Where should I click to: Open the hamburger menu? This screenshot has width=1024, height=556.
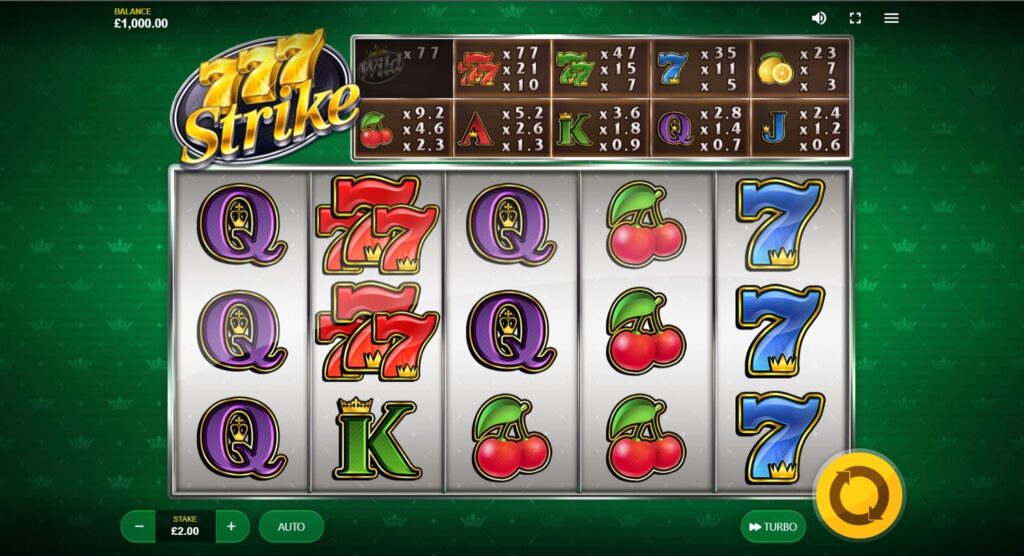(x=891, y=18)
